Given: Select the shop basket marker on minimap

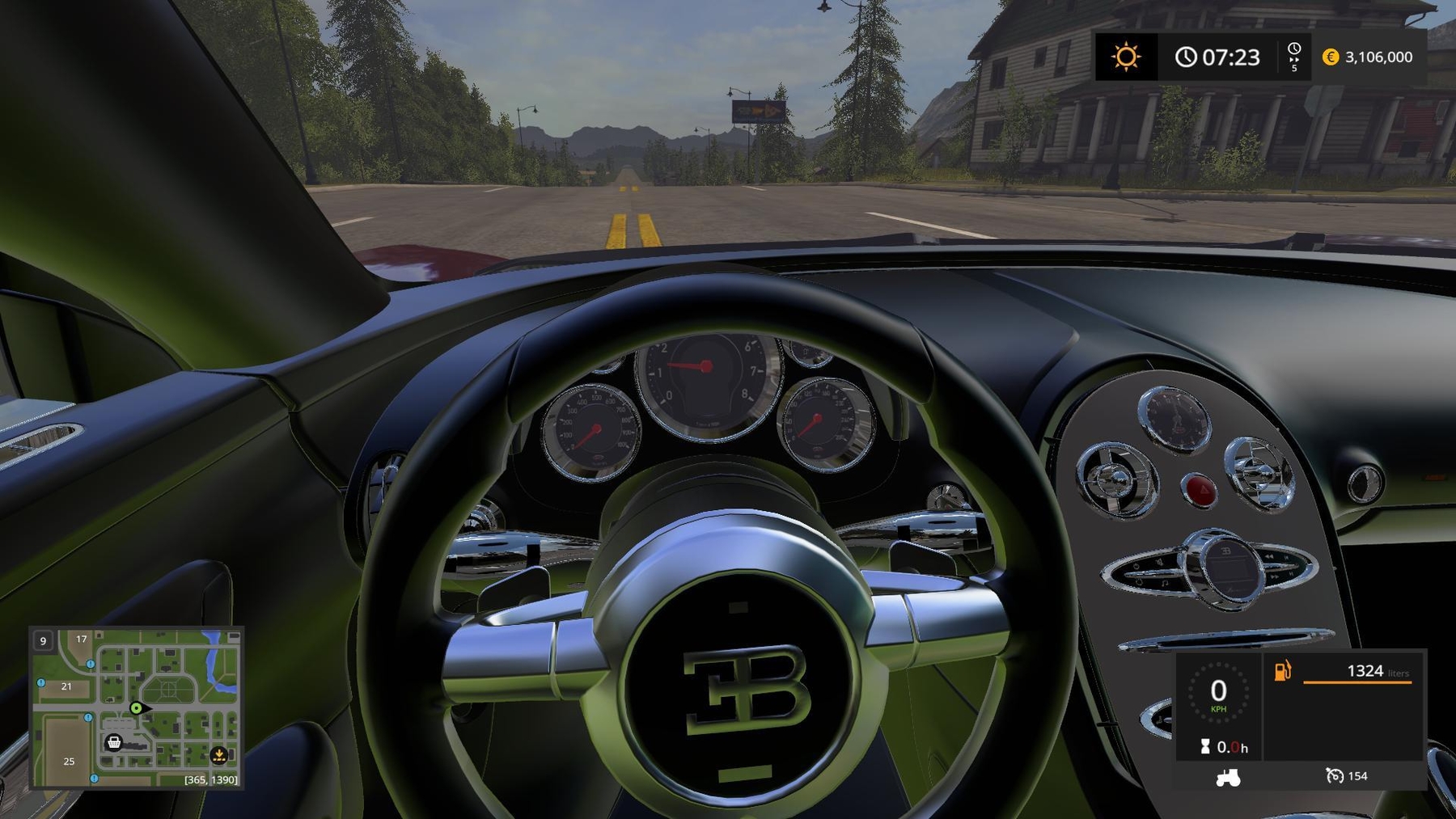Looking at the screenshot, I should (114, 742).
